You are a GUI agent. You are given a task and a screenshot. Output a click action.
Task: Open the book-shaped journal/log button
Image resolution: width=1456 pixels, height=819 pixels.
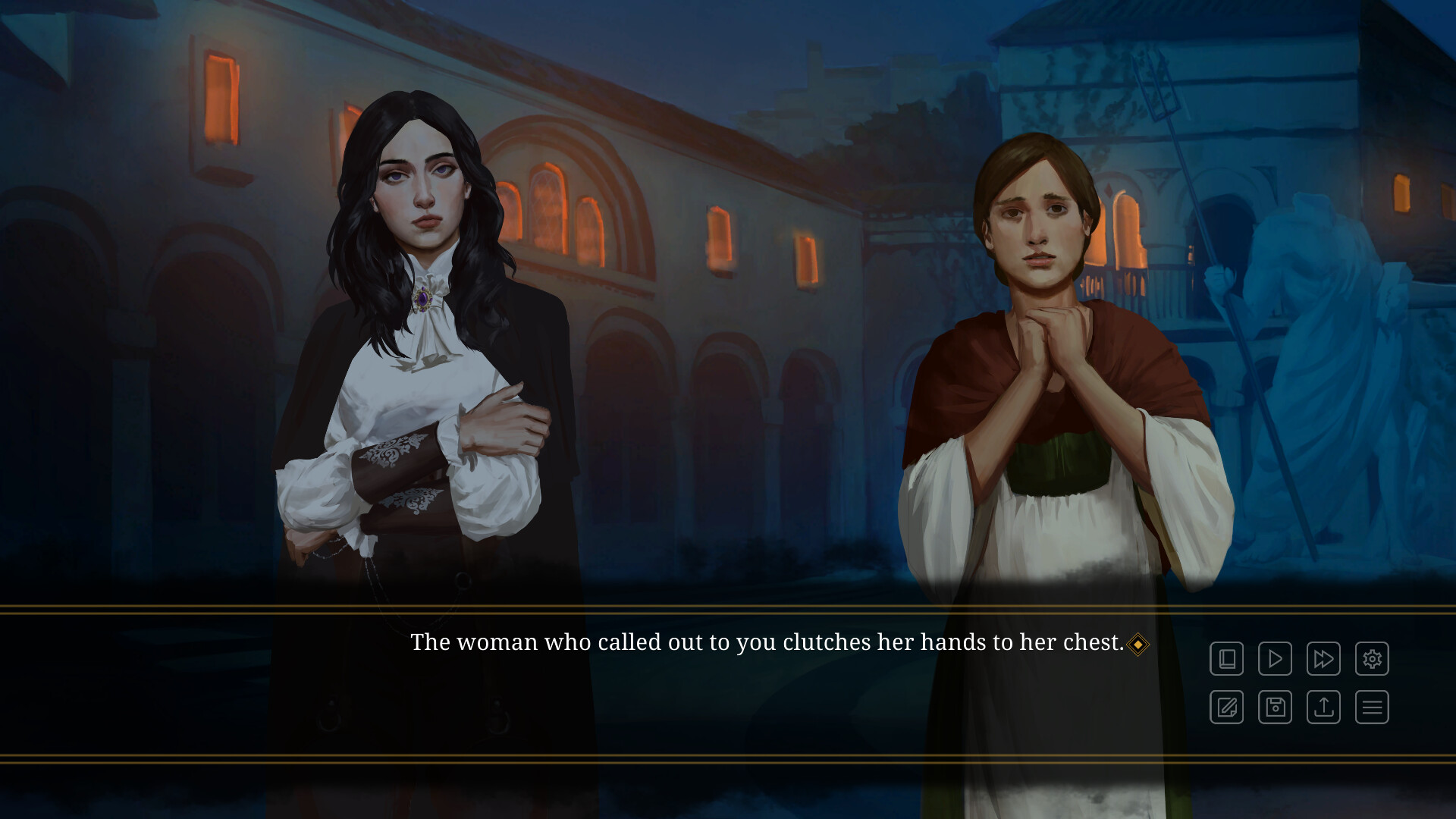1226,659
